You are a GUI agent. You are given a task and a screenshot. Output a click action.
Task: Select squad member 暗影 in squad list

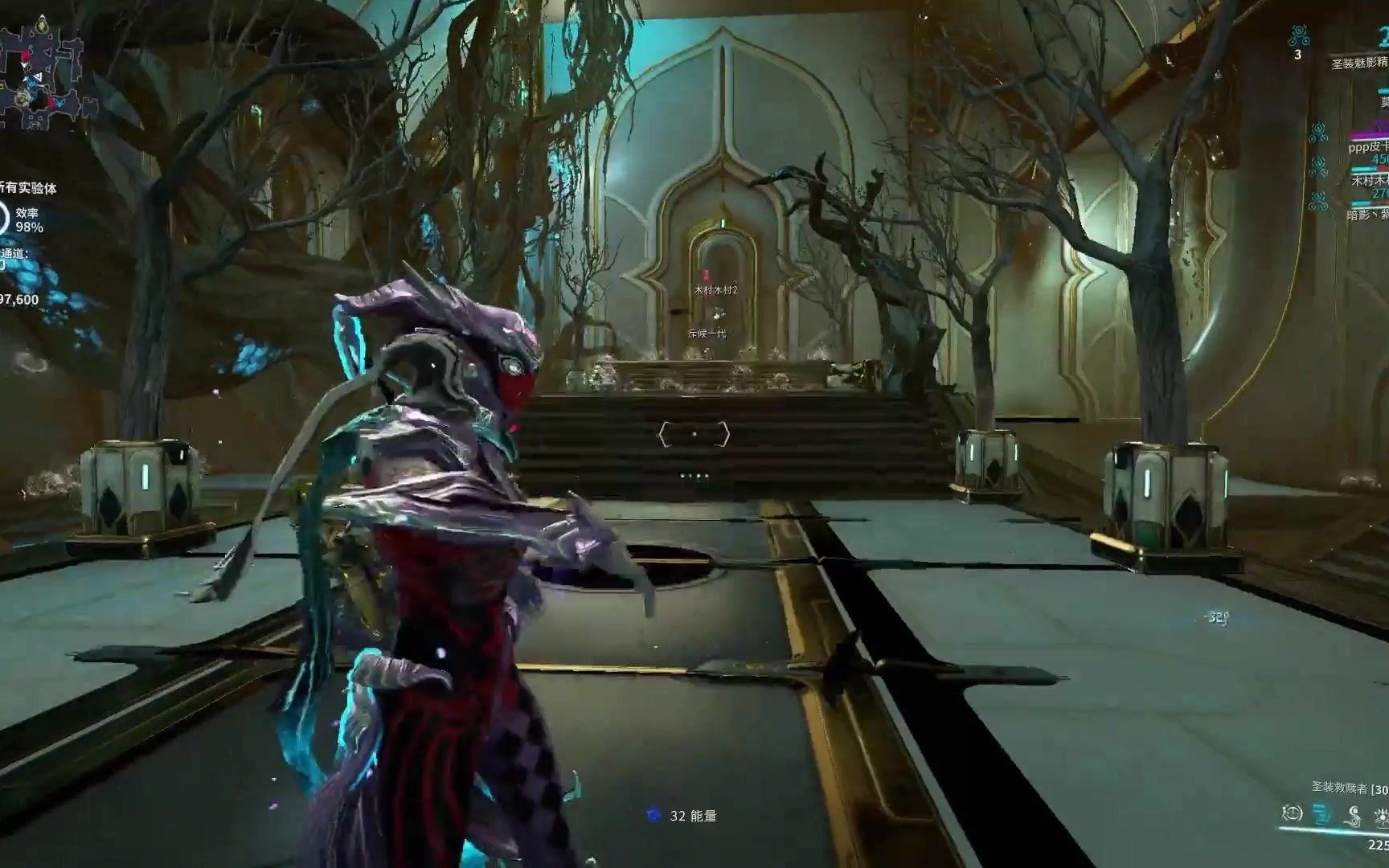[1366, 215]
